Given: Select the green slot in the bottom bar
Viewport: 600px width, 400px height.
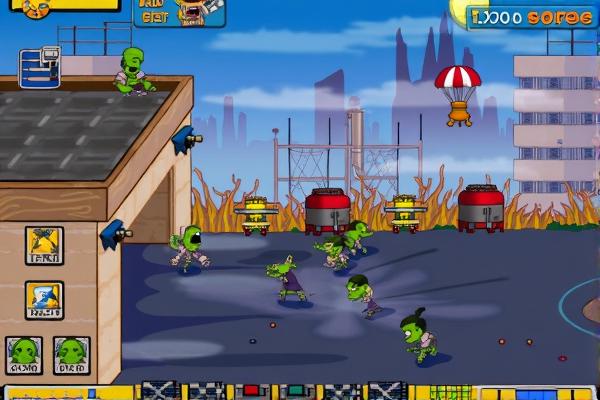Looking at the screenshot, I should click(296, 390).
